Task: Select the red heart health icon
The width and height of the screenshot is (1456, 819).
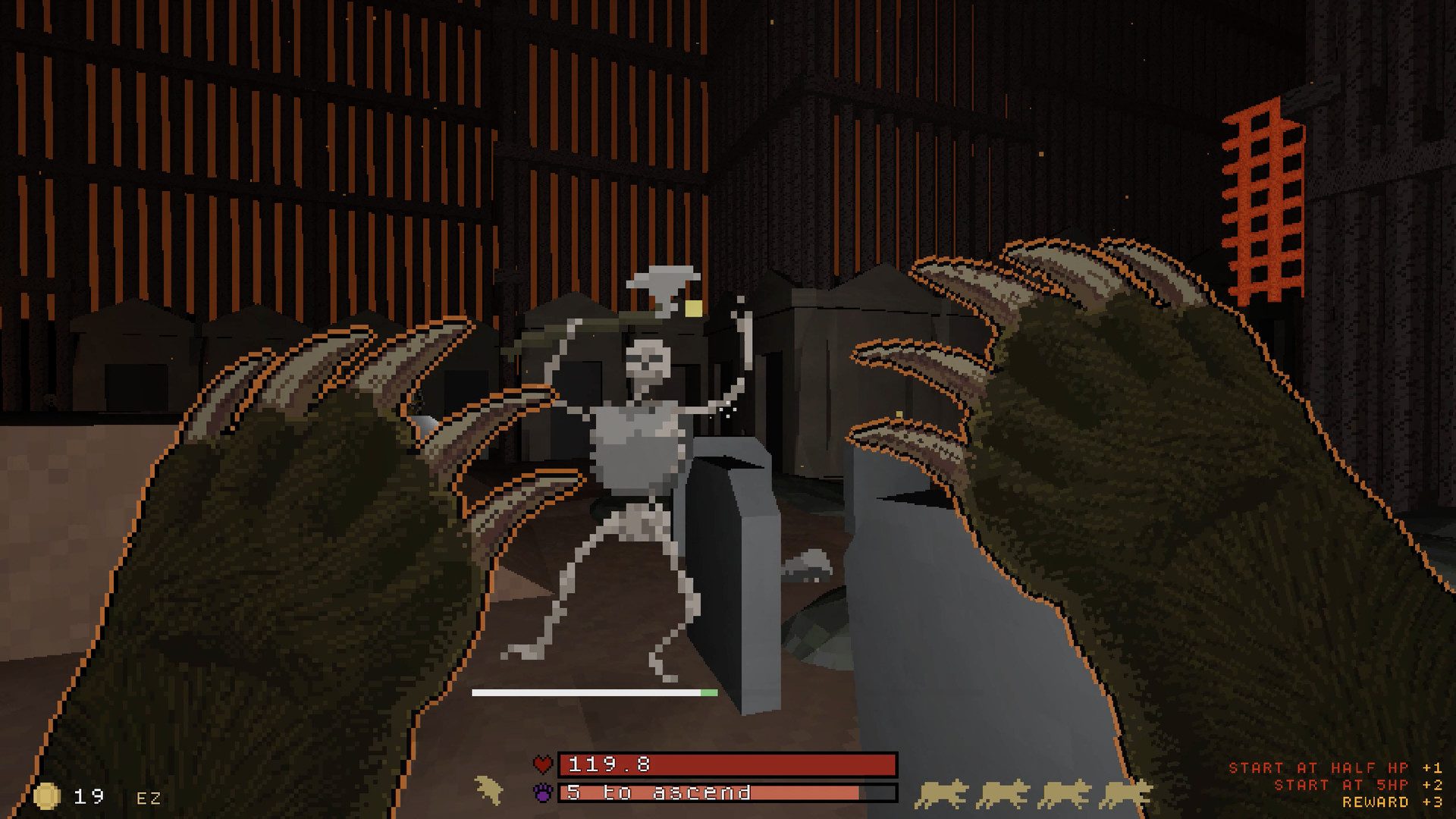Action: pyautogui.click(x=544, y=764)
